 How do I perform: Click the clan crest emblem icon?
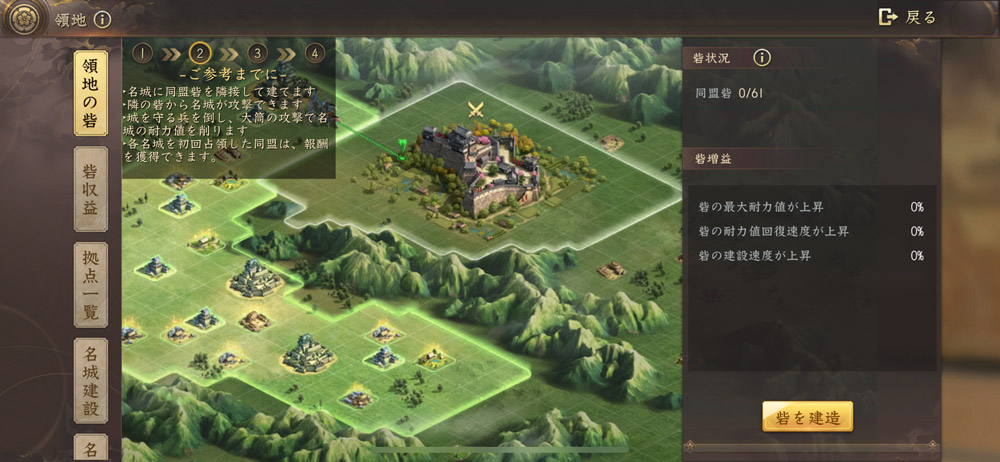point(24,17)
